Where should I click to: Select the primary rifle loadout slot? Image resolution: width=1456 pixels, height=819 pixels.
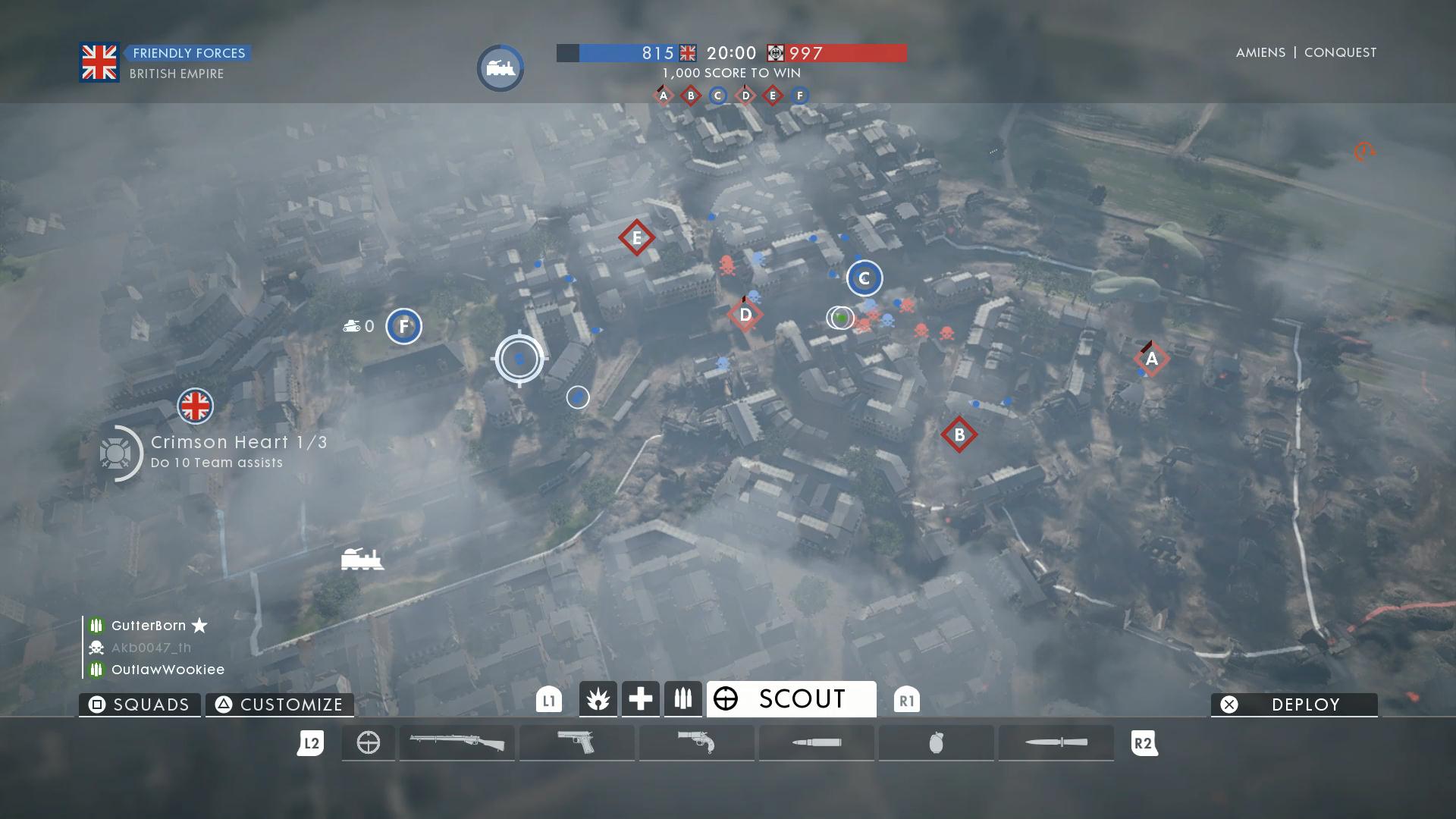457,742
